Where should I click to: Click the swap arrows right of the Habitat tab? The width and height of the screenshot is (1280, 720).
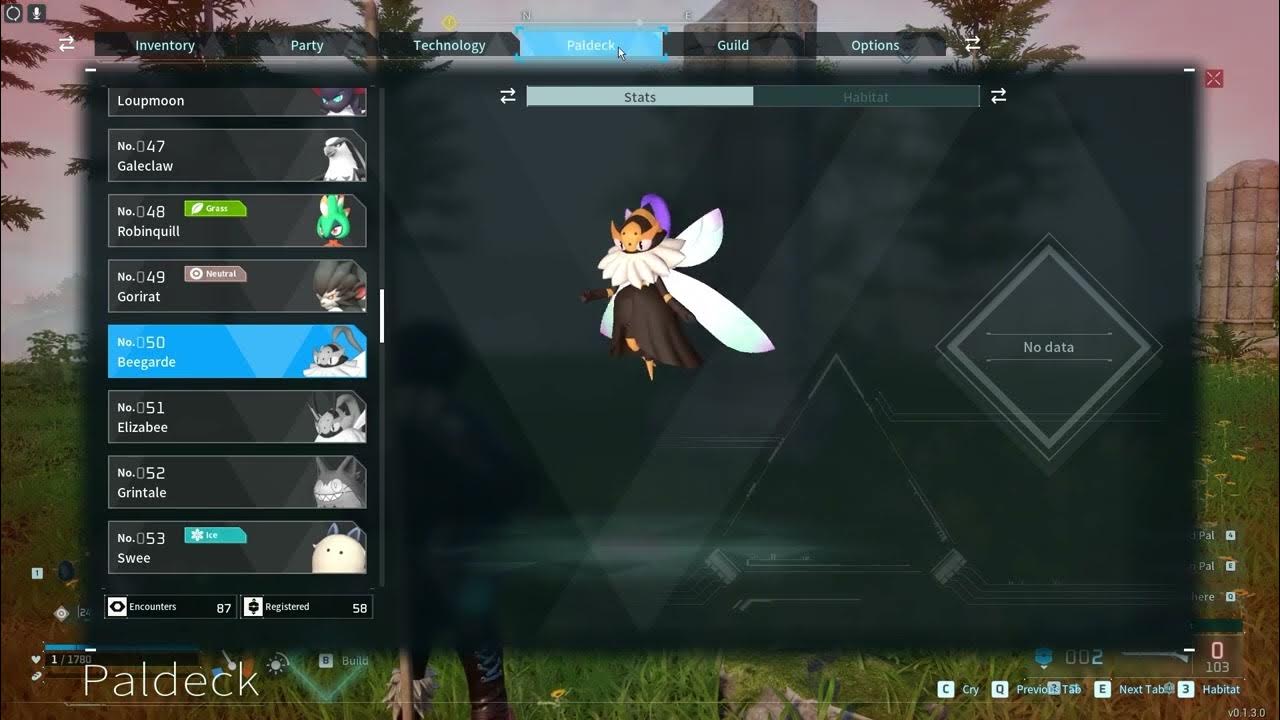coord(997,95)
